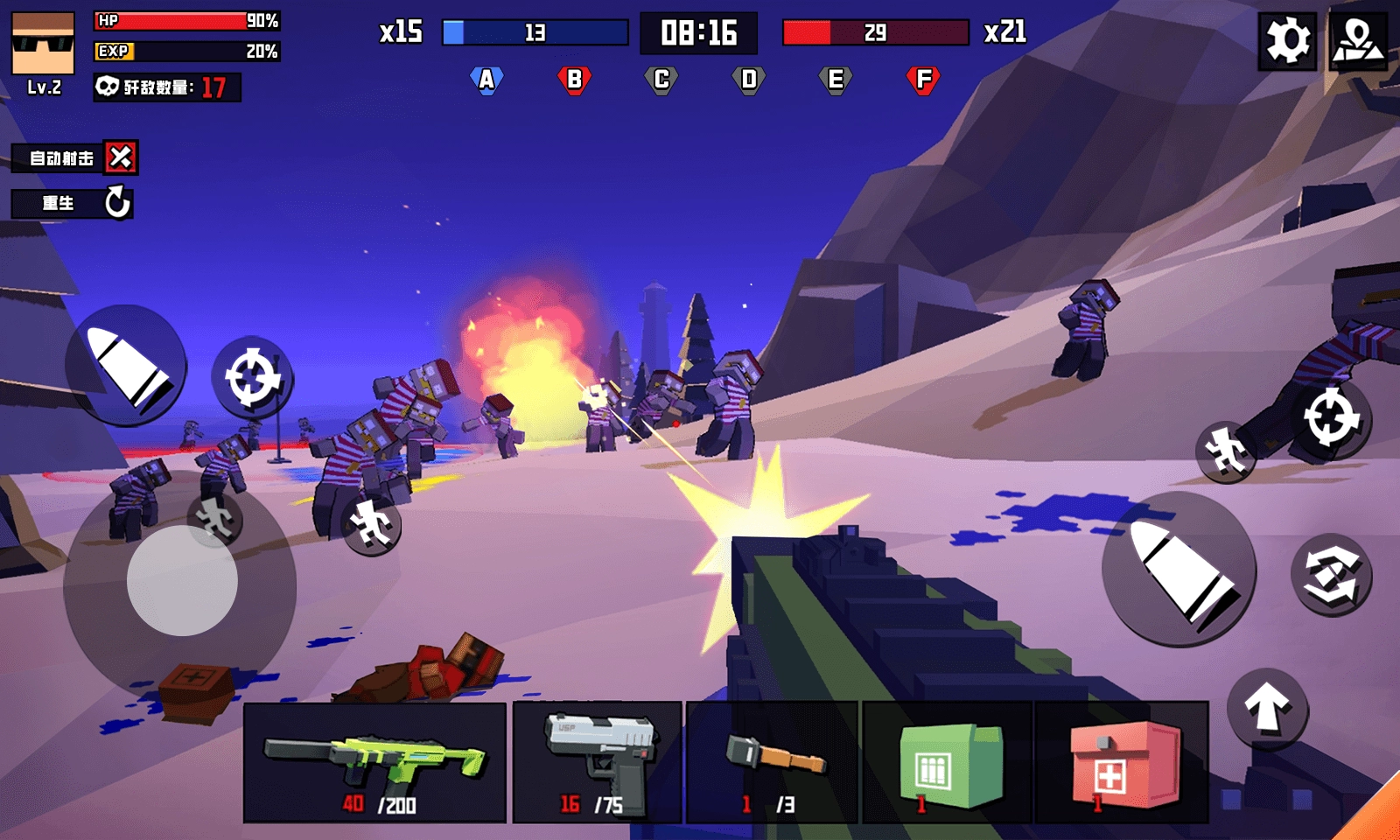Fire using the large right bullet button
Screen dimensions: 1400x840
(x=1179, y=570)
